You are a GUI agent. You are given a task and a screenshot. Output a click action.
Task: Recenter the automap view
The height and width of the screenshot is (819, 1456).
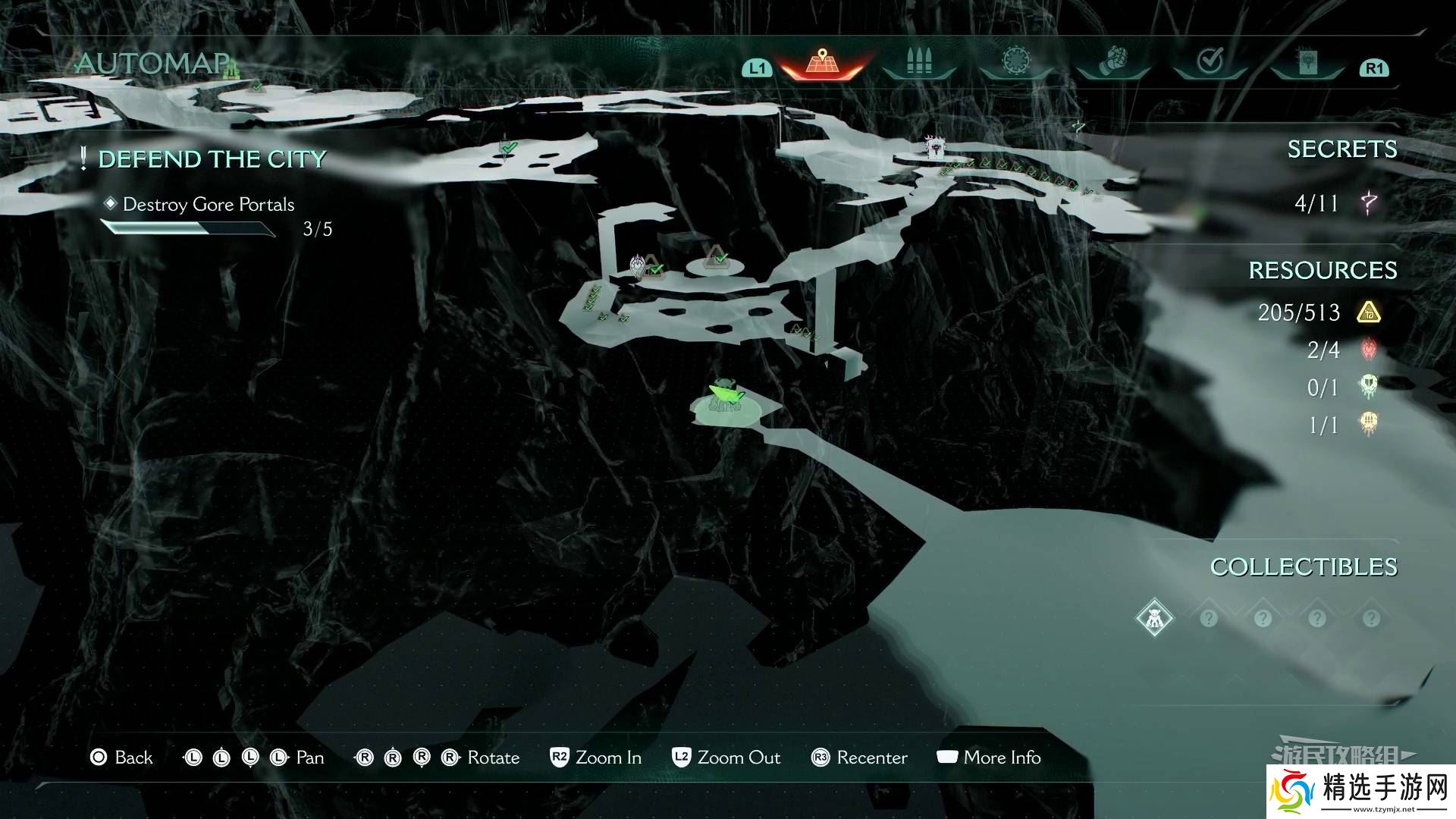859,758
